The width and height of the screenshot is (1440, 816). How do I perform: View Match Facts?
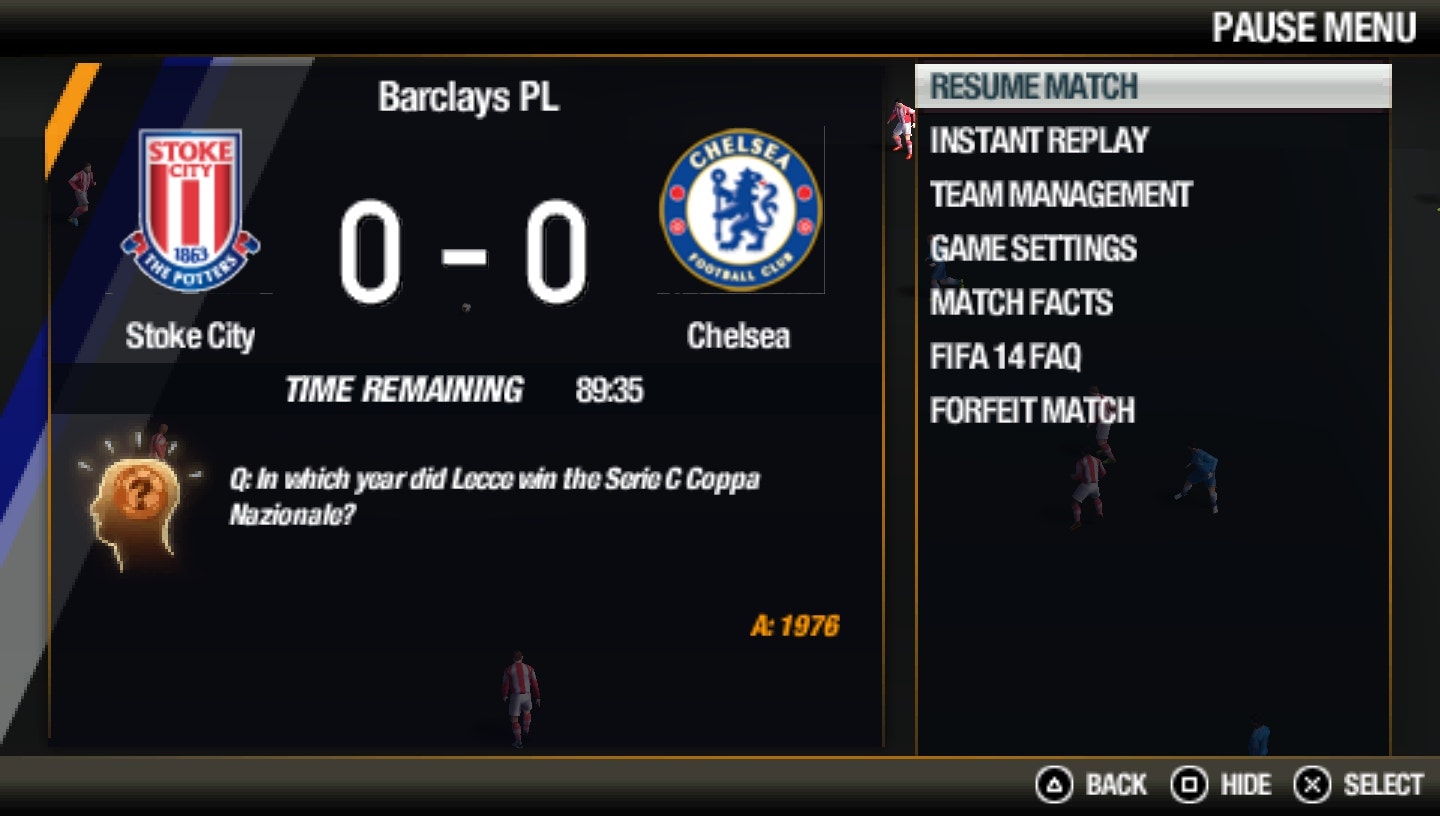tap(1020, 303)
